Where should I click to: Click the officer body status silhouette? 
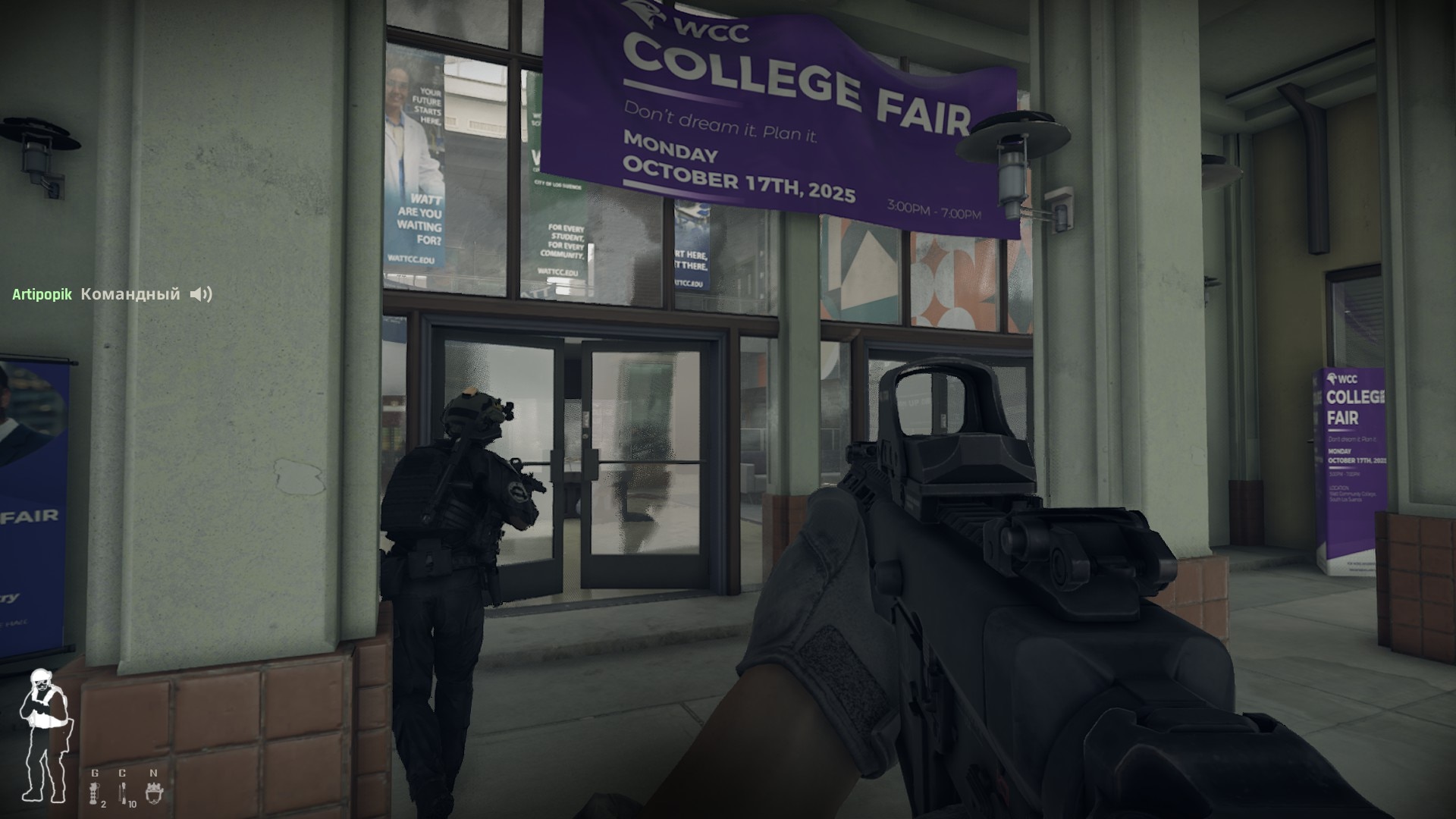45,734
